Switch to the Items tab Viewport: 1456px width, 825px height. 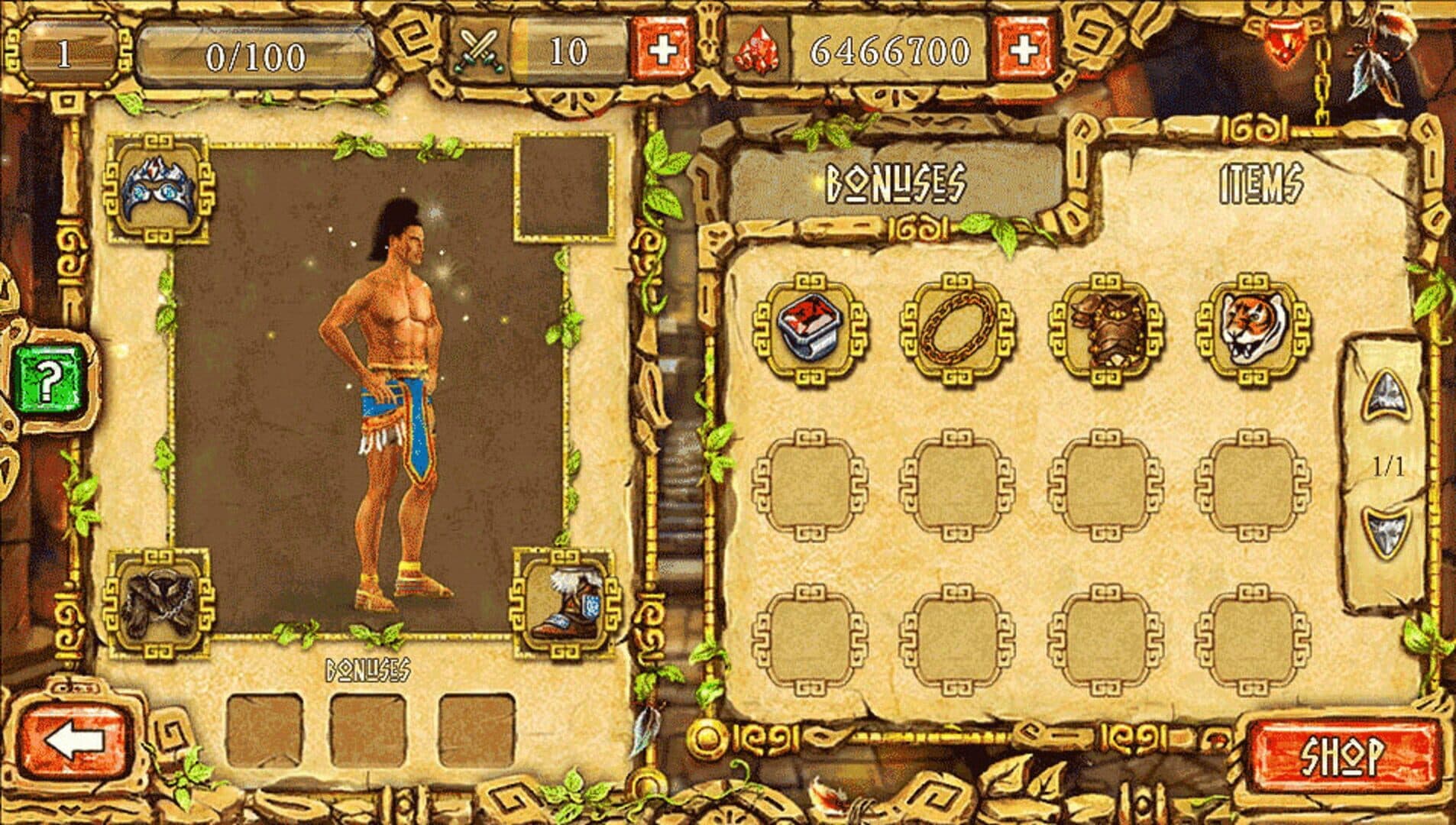pos(1260,184)
